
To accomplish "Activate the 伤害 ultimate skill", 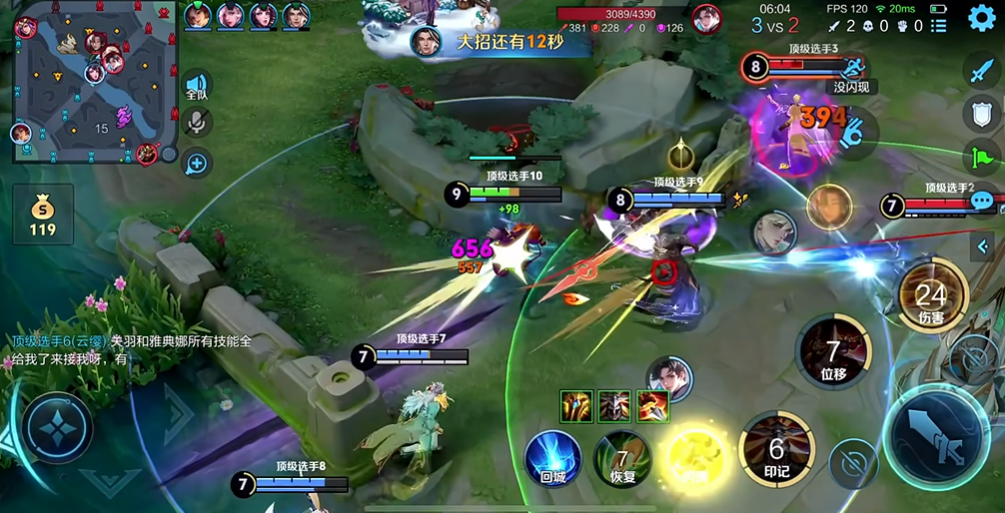I will coord(931,295).
